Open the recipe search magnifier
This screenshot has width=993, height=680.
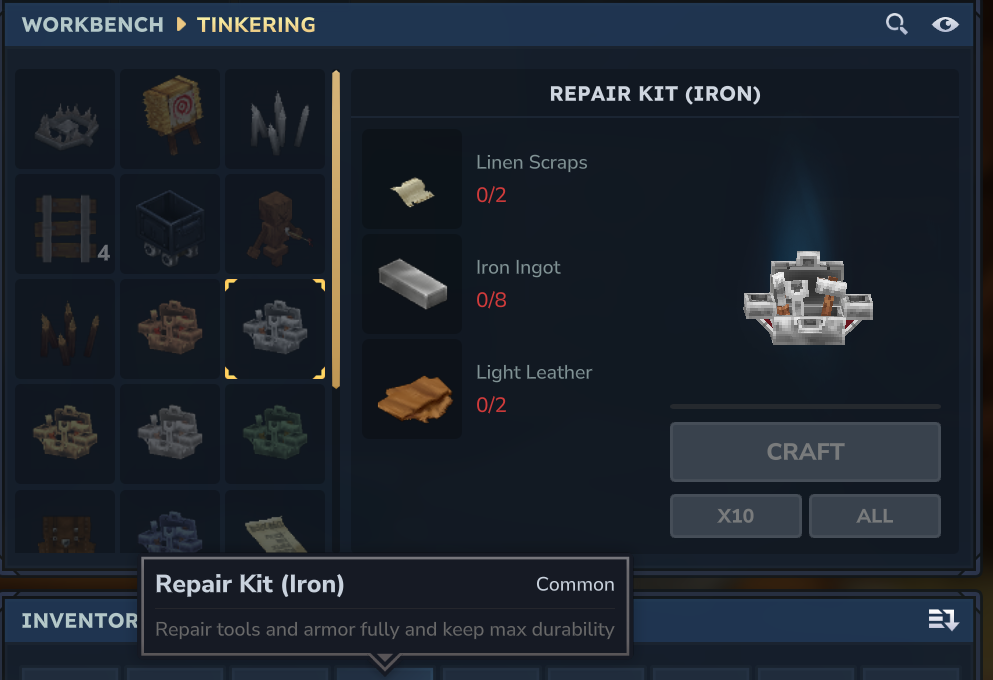(897, 24)
